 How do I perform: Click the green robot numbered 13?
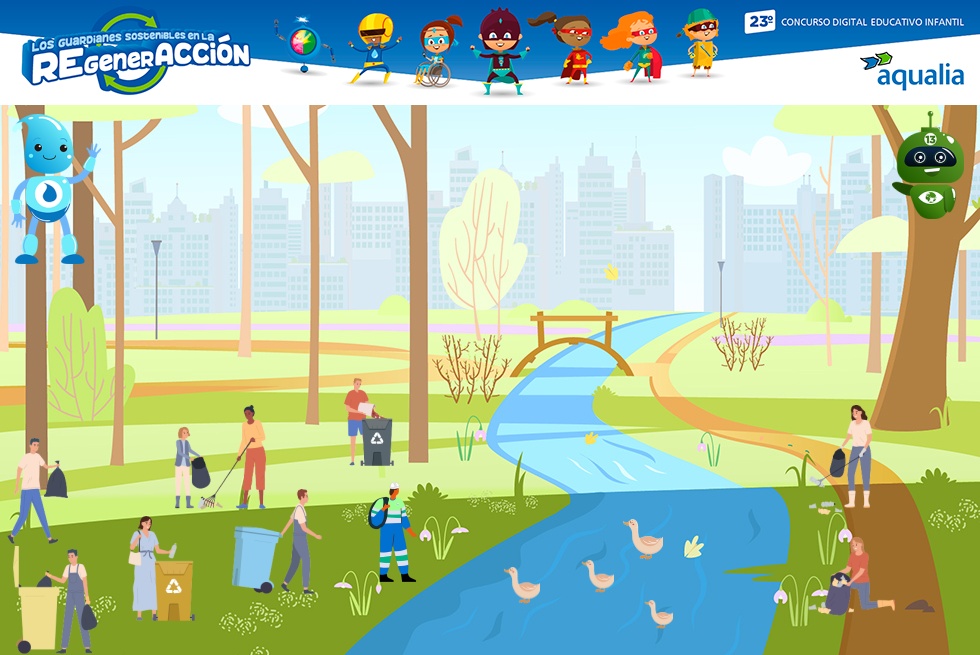tap(929, 168)
